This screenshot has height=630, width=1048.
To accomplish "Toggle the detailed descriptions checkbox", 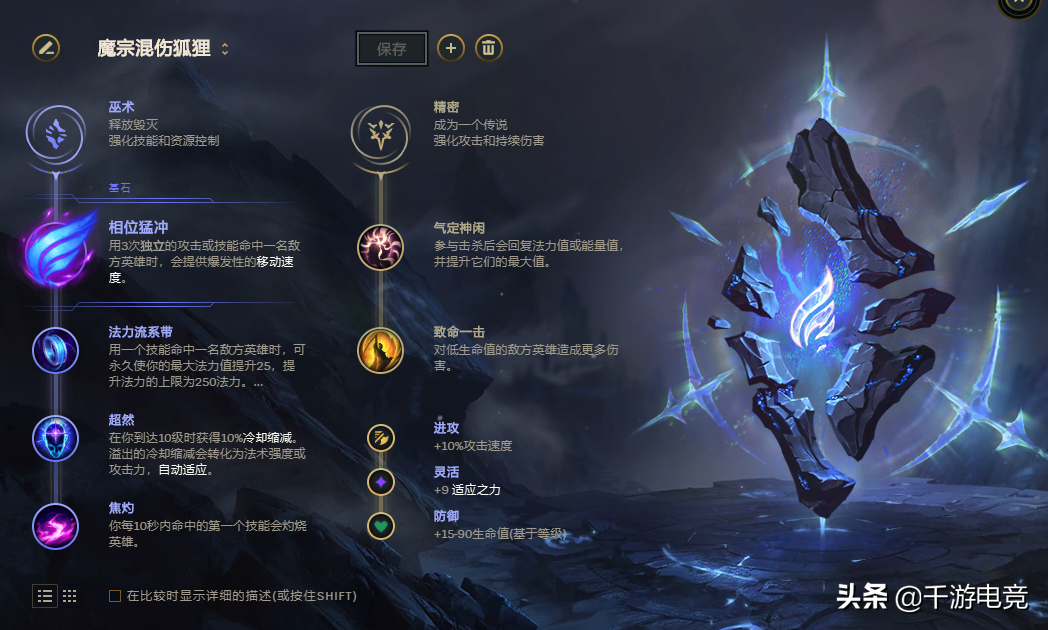I will click(x=115, y=596).
